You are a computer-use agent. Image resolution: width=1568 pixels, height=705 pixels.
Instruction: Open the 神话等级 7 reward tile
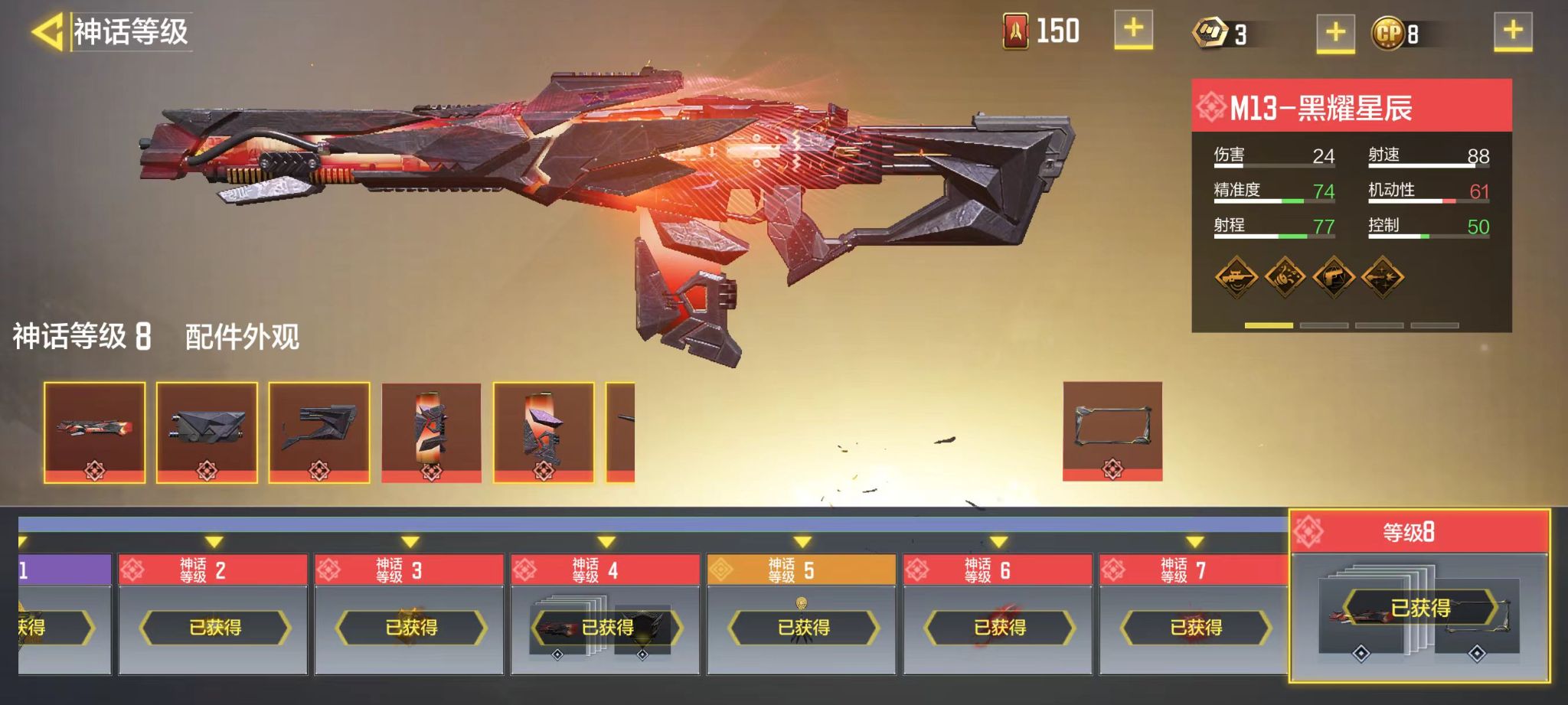(x=1194, y=614)
